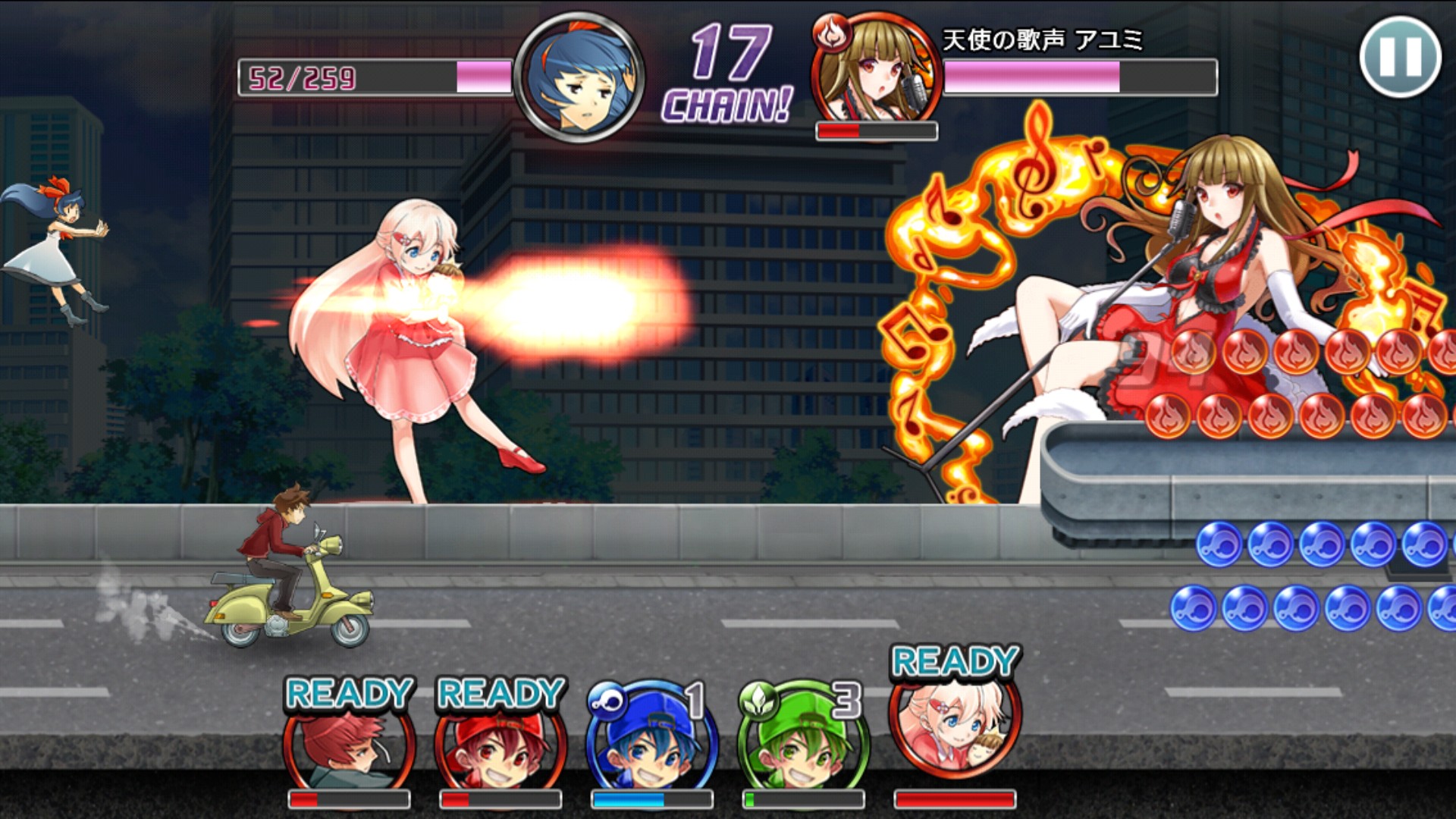Trigger the red cap boy's READY skill

(500, 747)
